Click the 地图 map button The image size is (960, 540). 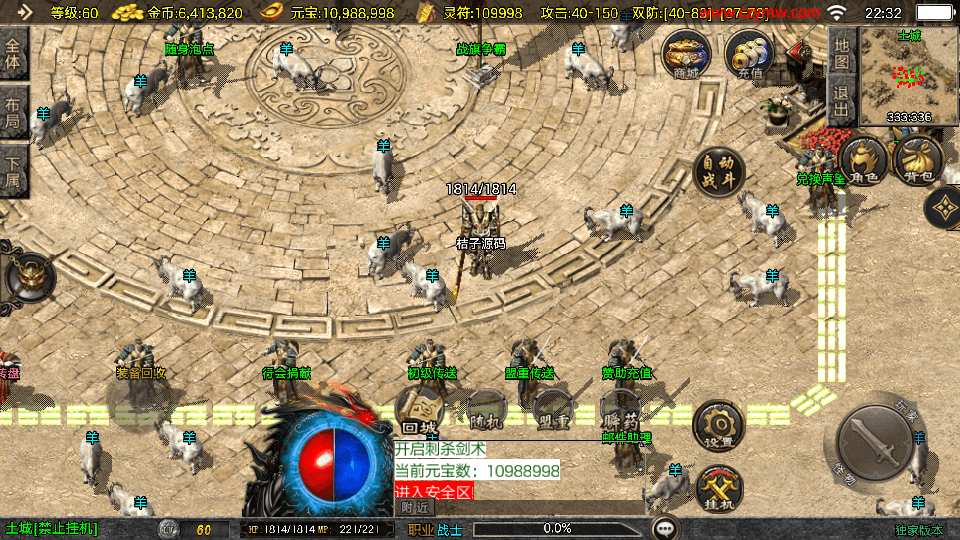(x=841, y=53)
